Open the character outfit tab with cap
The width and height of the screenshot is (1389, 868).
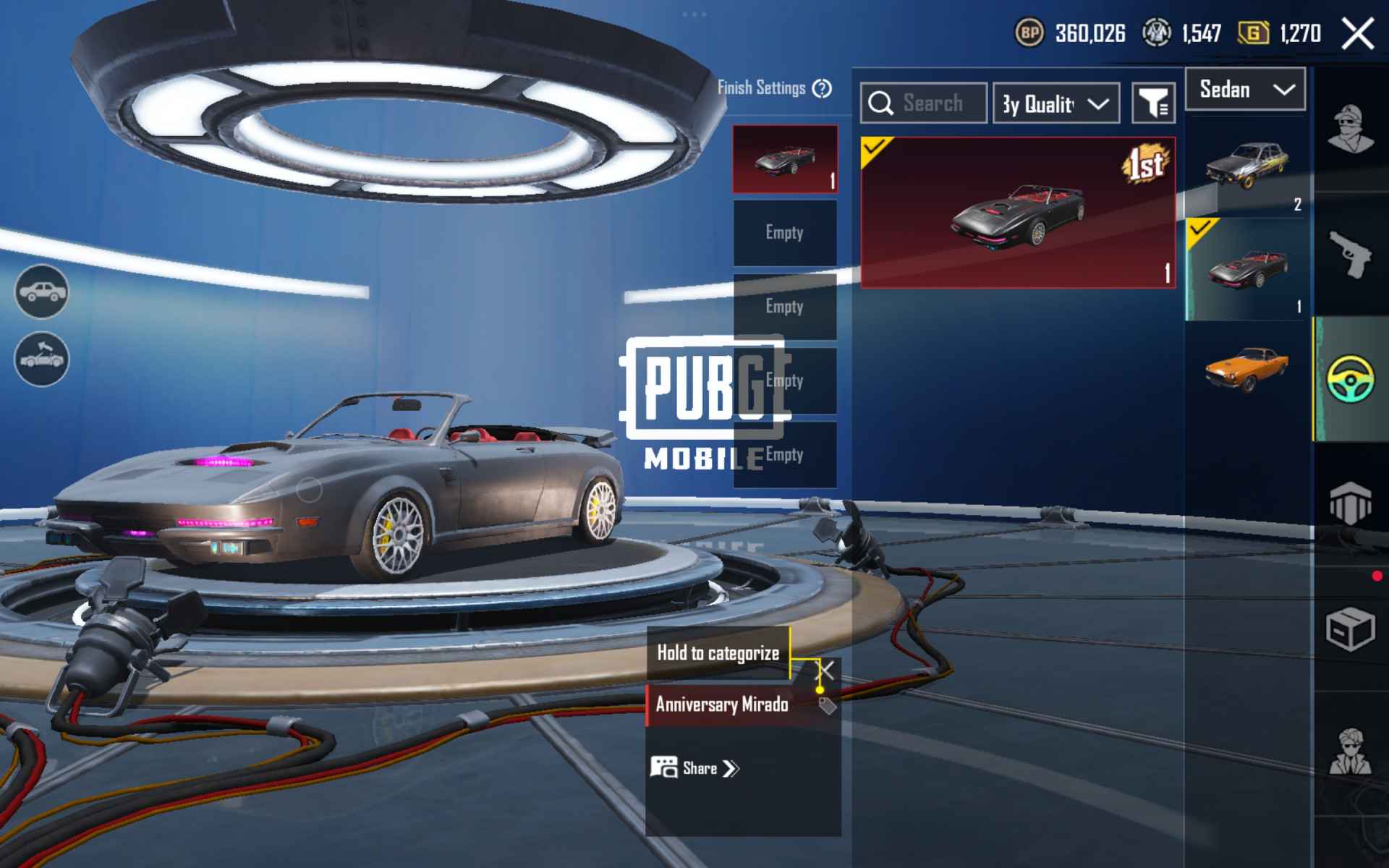(1351, 130)
